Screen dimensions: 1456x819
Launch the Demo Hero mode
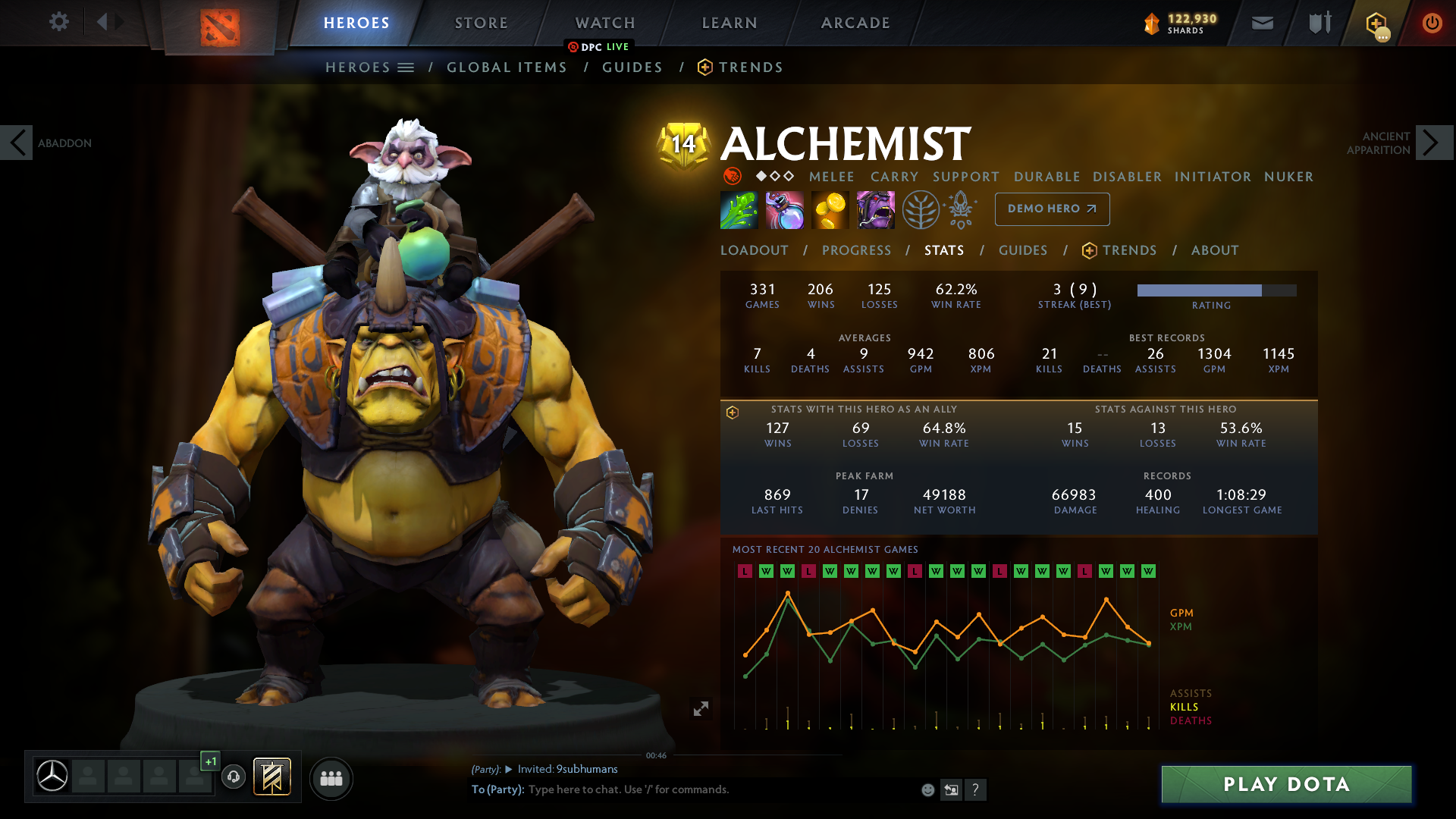click(x=1052, y=209)
